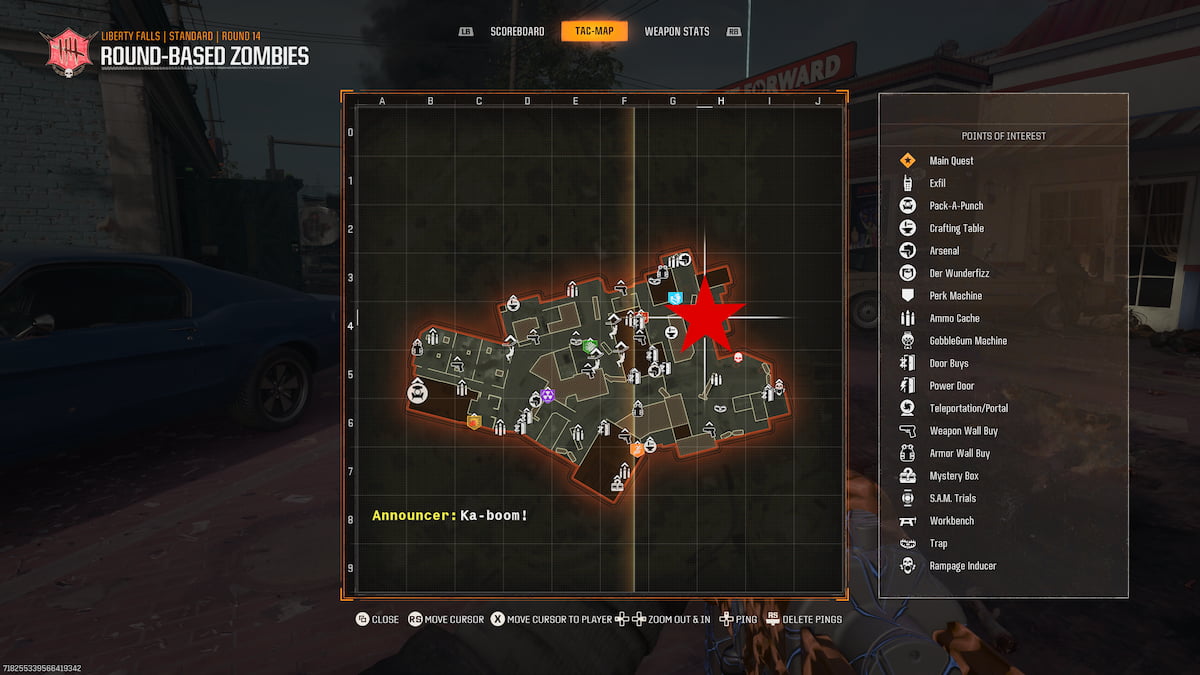Choose the Exfil legend entry
The width and height of the screenshot is (1200, 675).
click(937, 183)
